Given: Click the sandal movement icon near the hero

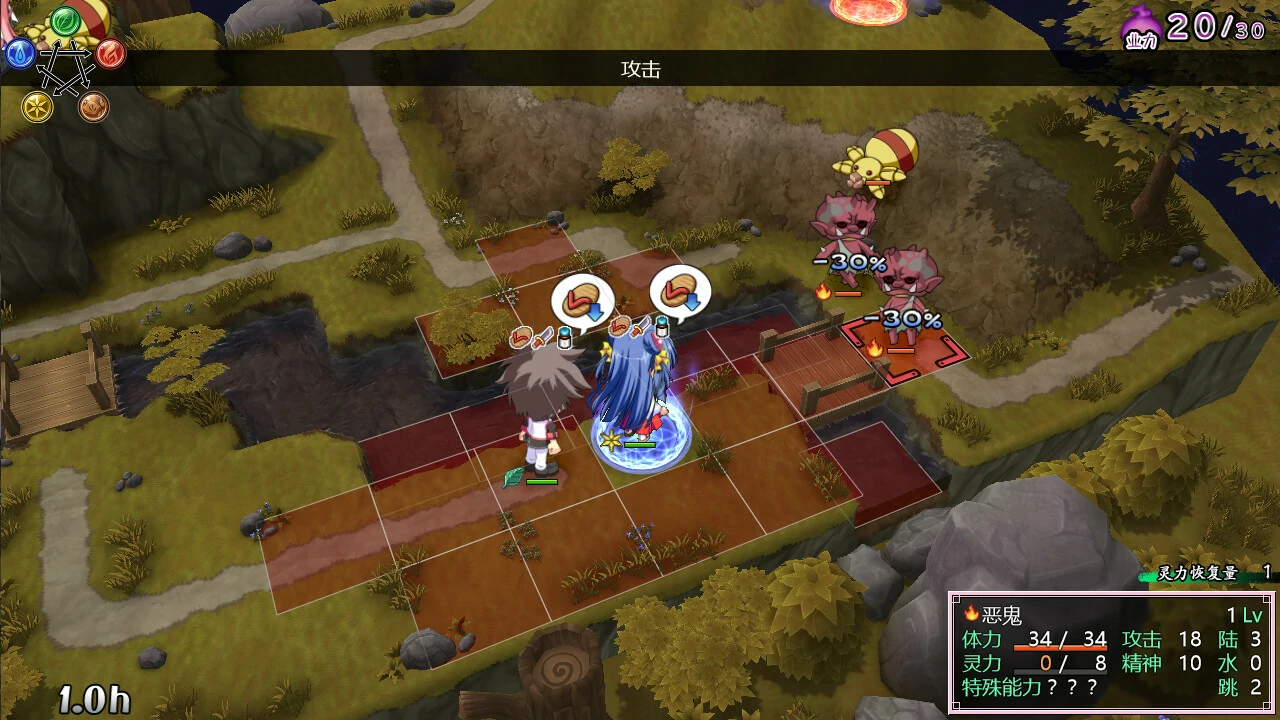Looking at the screenshot, I should (x=522, y=337).
